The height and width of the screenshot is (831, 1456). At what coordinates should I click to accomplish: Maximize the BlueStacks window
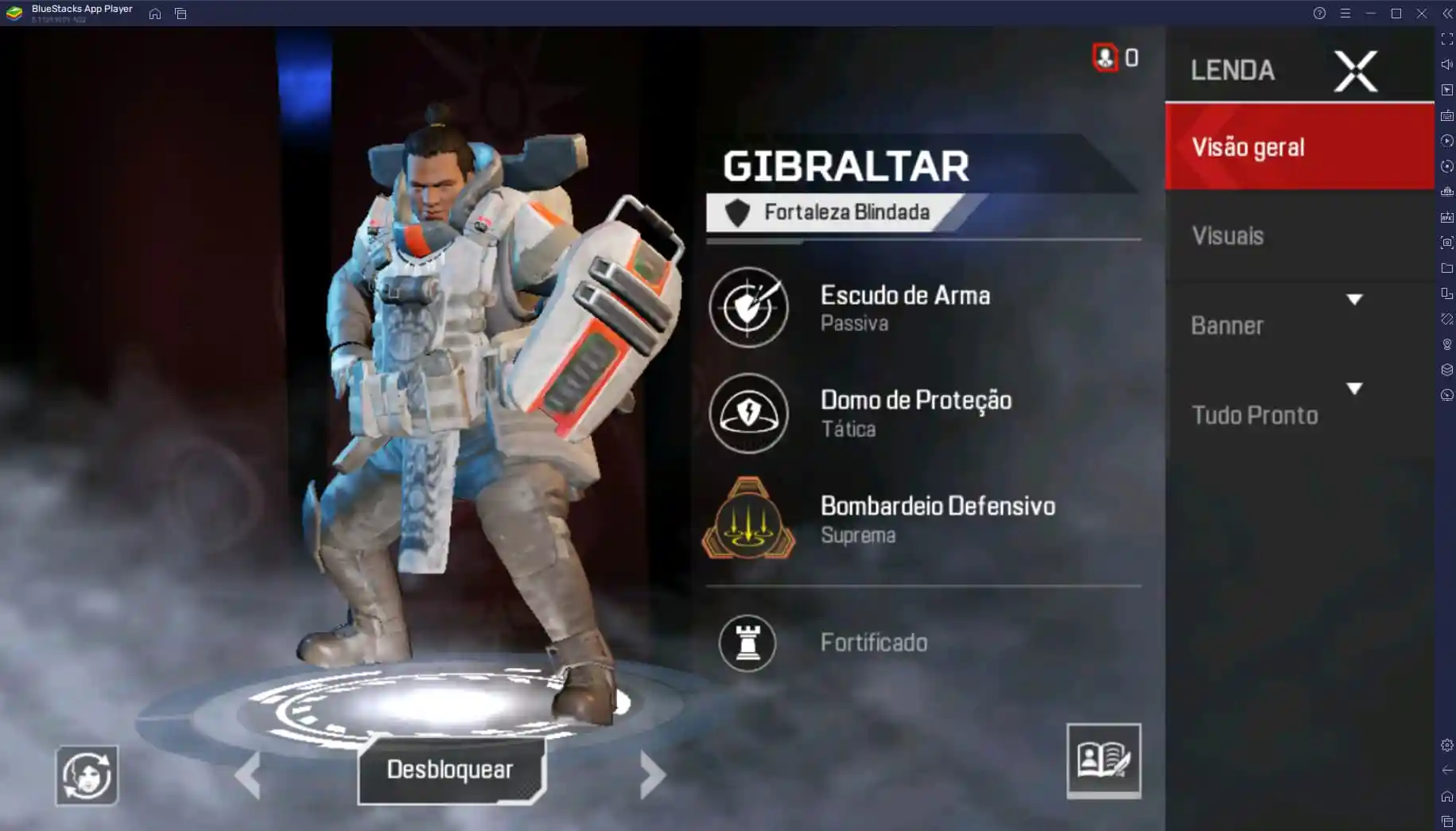[x=1396, y=14]
